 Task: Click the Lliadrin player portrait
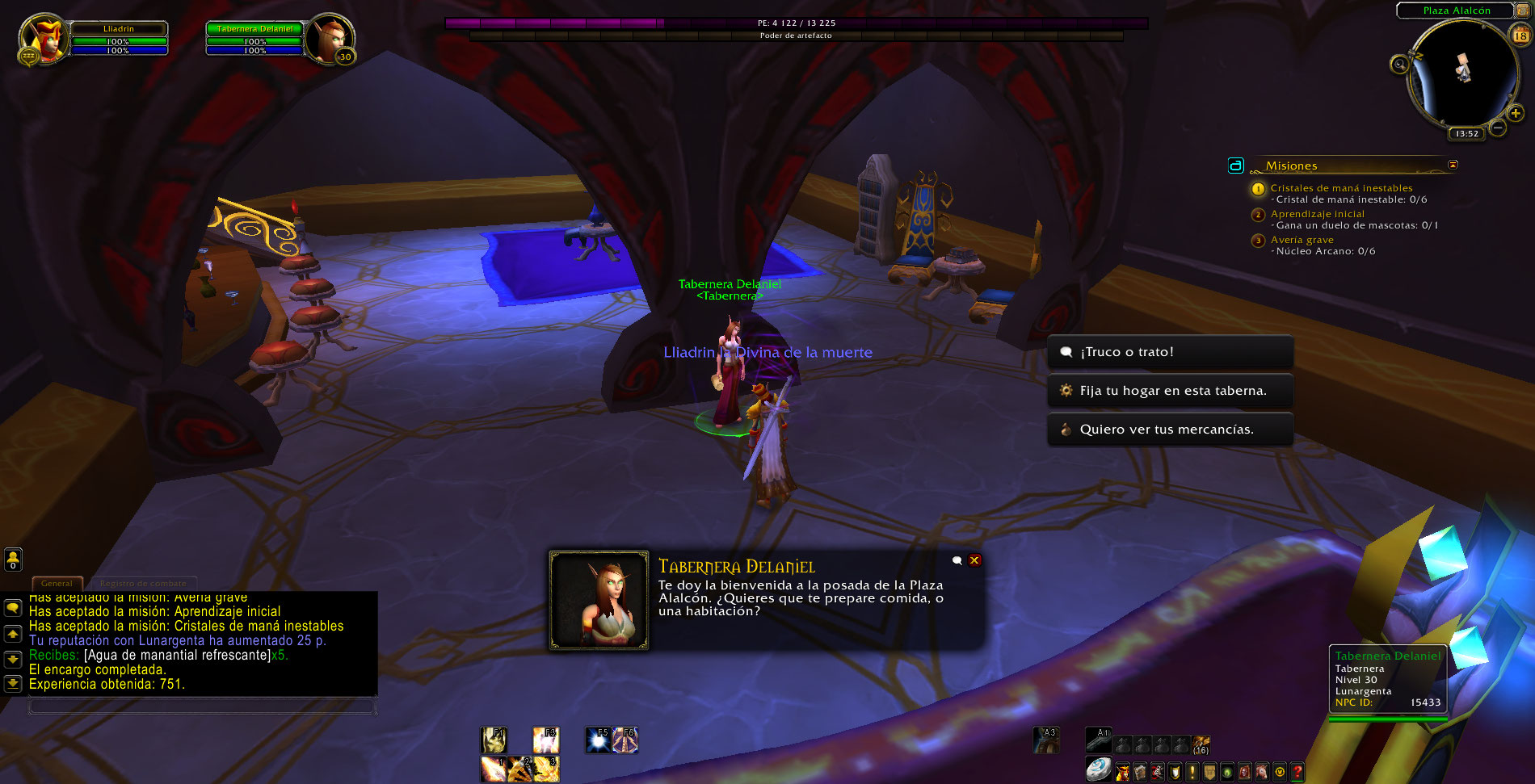click(x=44, y=38)
